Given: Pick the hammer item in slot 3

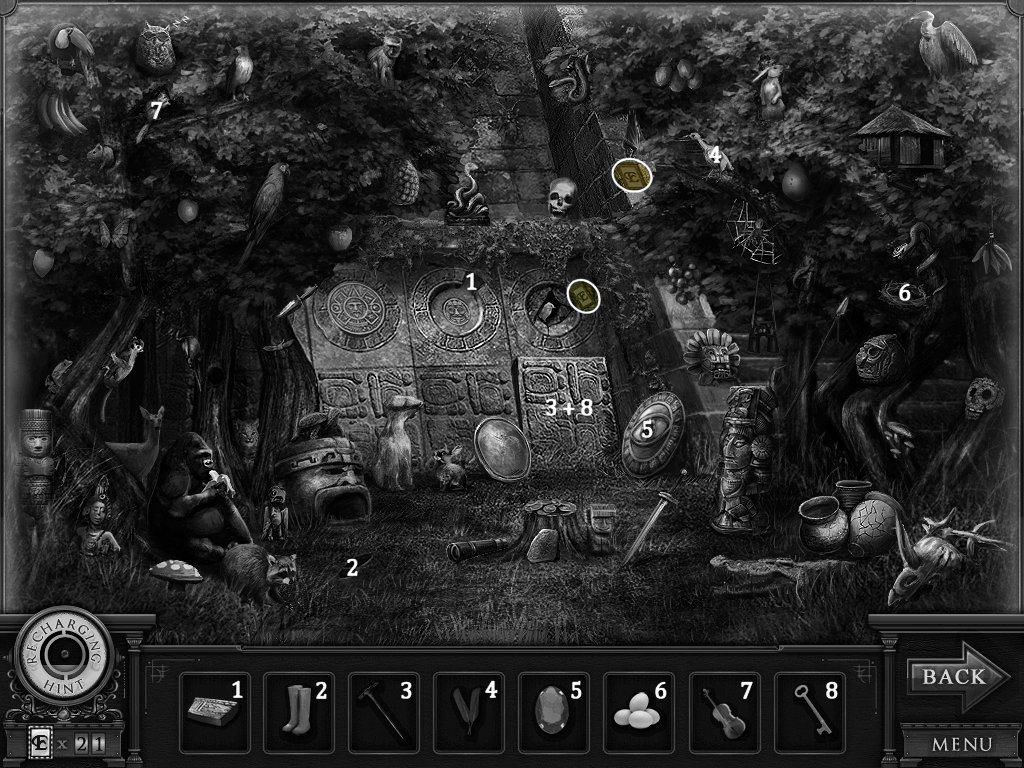Looking at the screenshot, I should 385,712.
